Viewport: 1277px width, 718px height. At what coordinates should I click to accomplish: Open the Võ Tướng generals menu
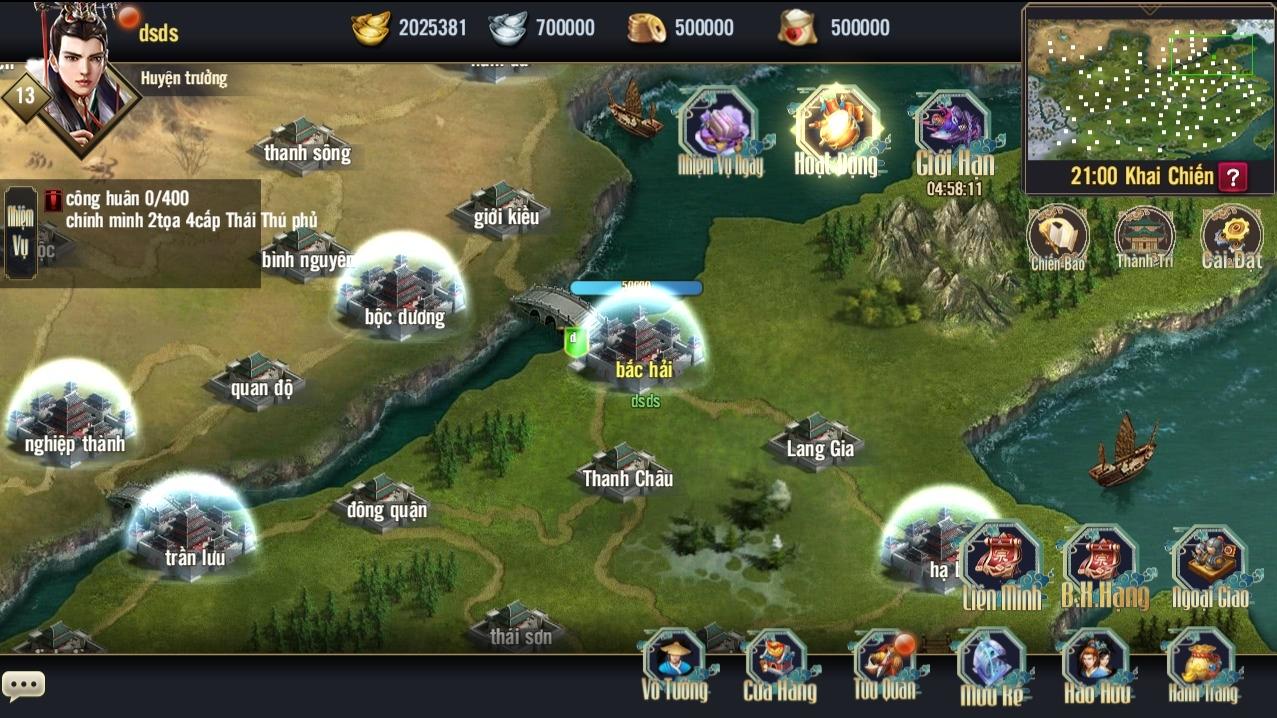tap(675, 665)
